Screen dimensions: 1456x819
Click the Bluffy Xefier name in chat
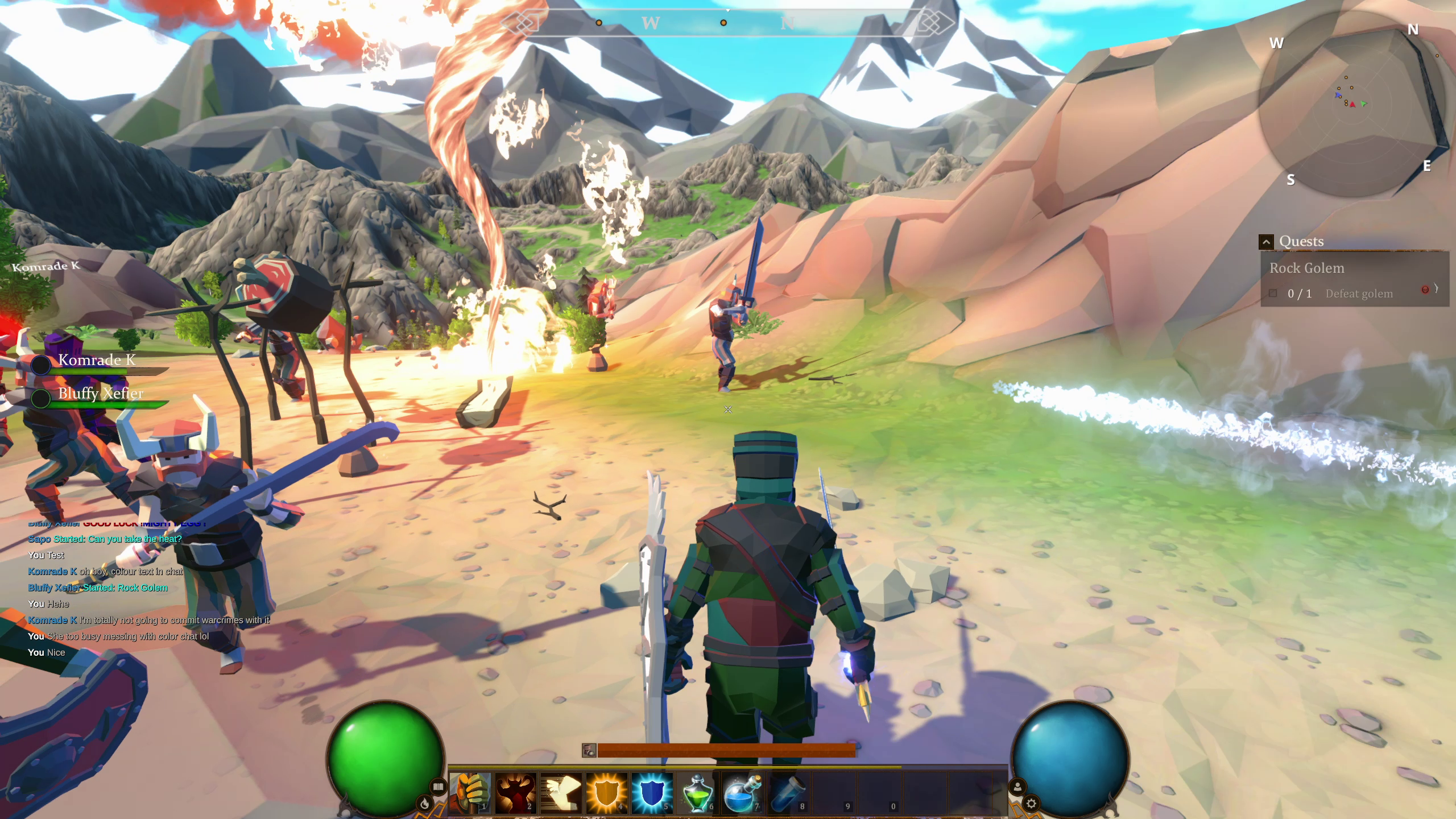(53, 588)
